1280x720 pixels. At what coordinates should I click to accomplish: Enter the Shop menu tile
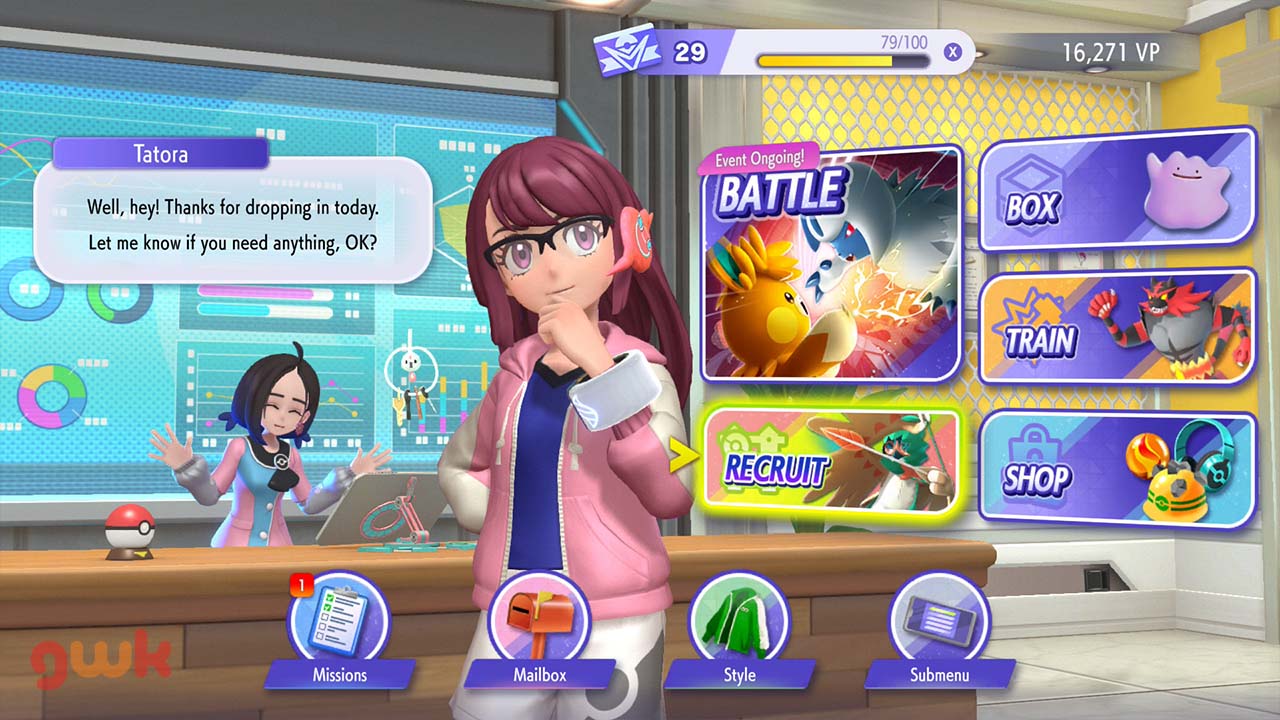tap(1117, 469)
